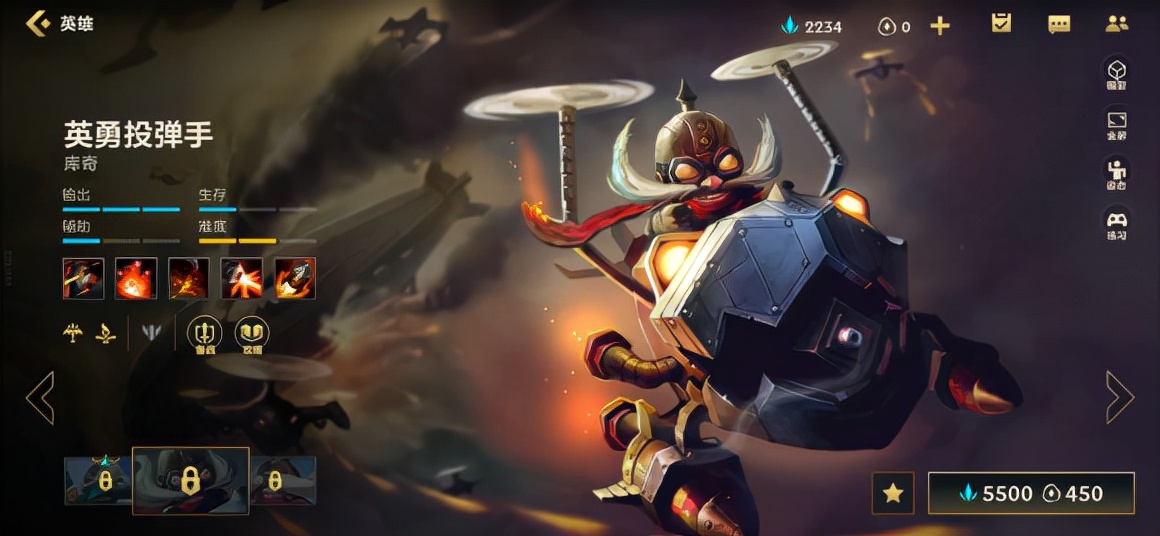Show the next champion with right arrow

(x=1120, y=397)
